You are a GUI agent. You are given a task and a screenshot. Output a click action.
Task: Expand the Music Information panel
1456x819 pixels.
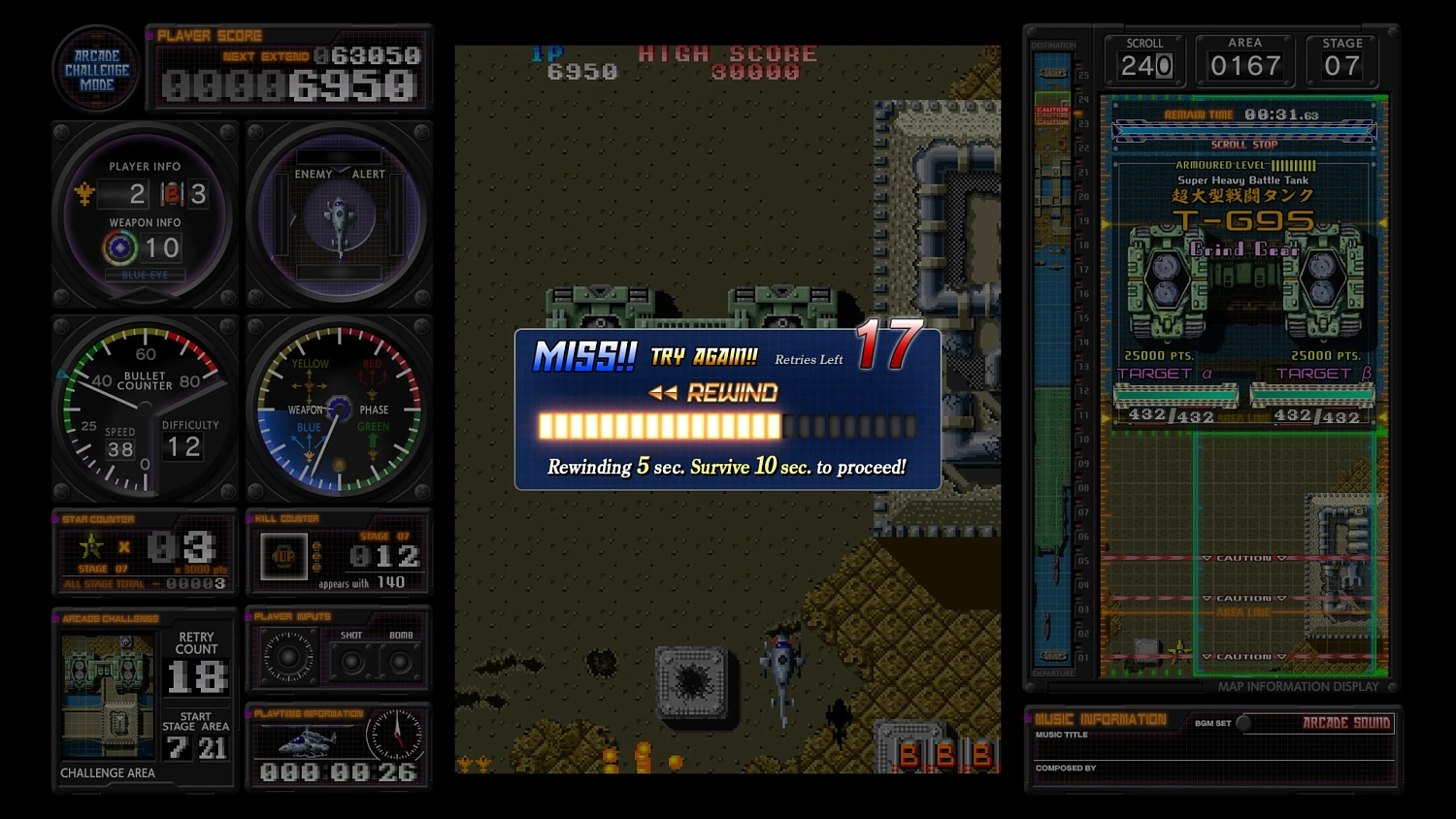pos(1100,720)
